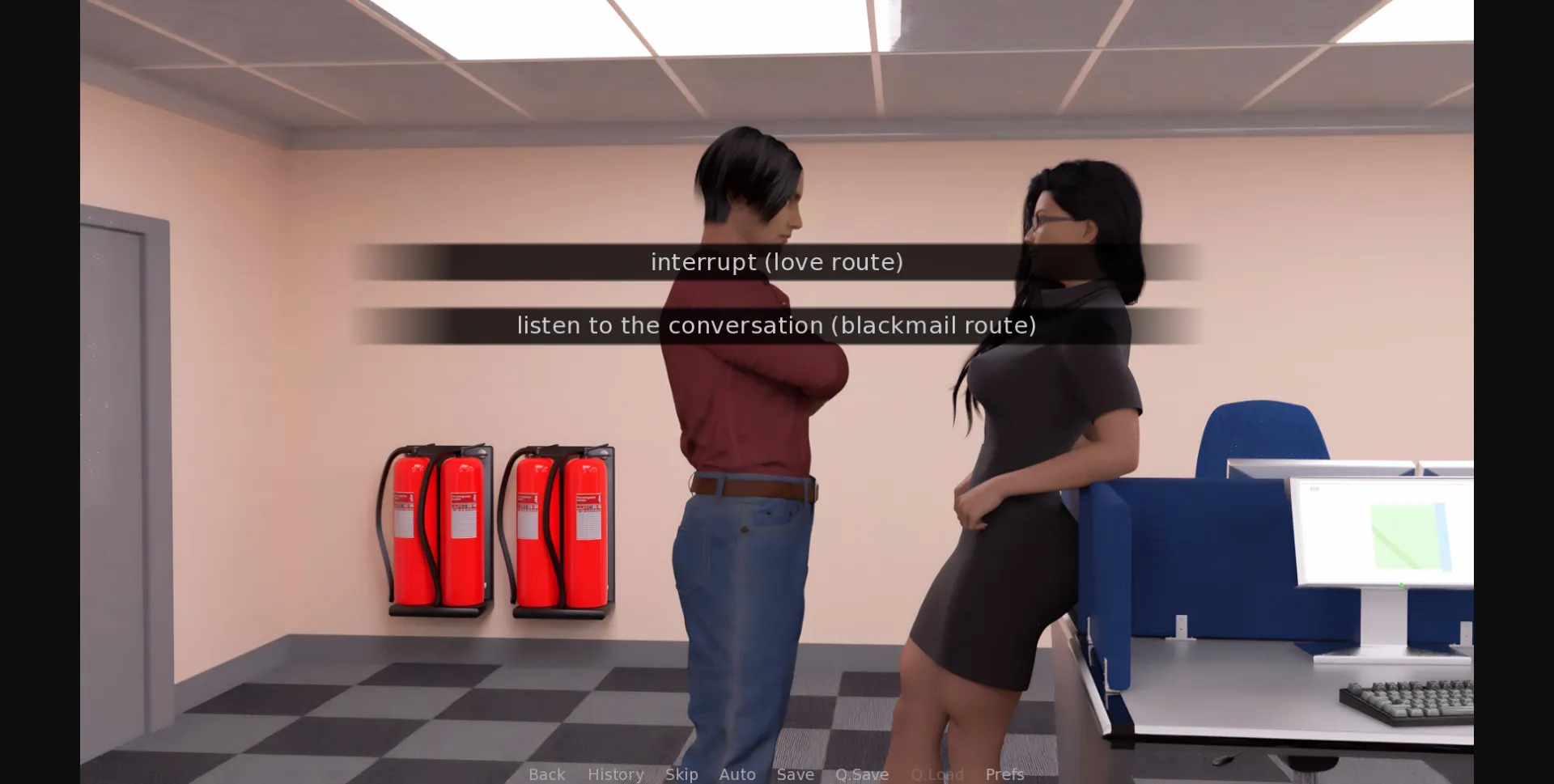Toggle Auto-play dialogue mode

coord(737,773)
